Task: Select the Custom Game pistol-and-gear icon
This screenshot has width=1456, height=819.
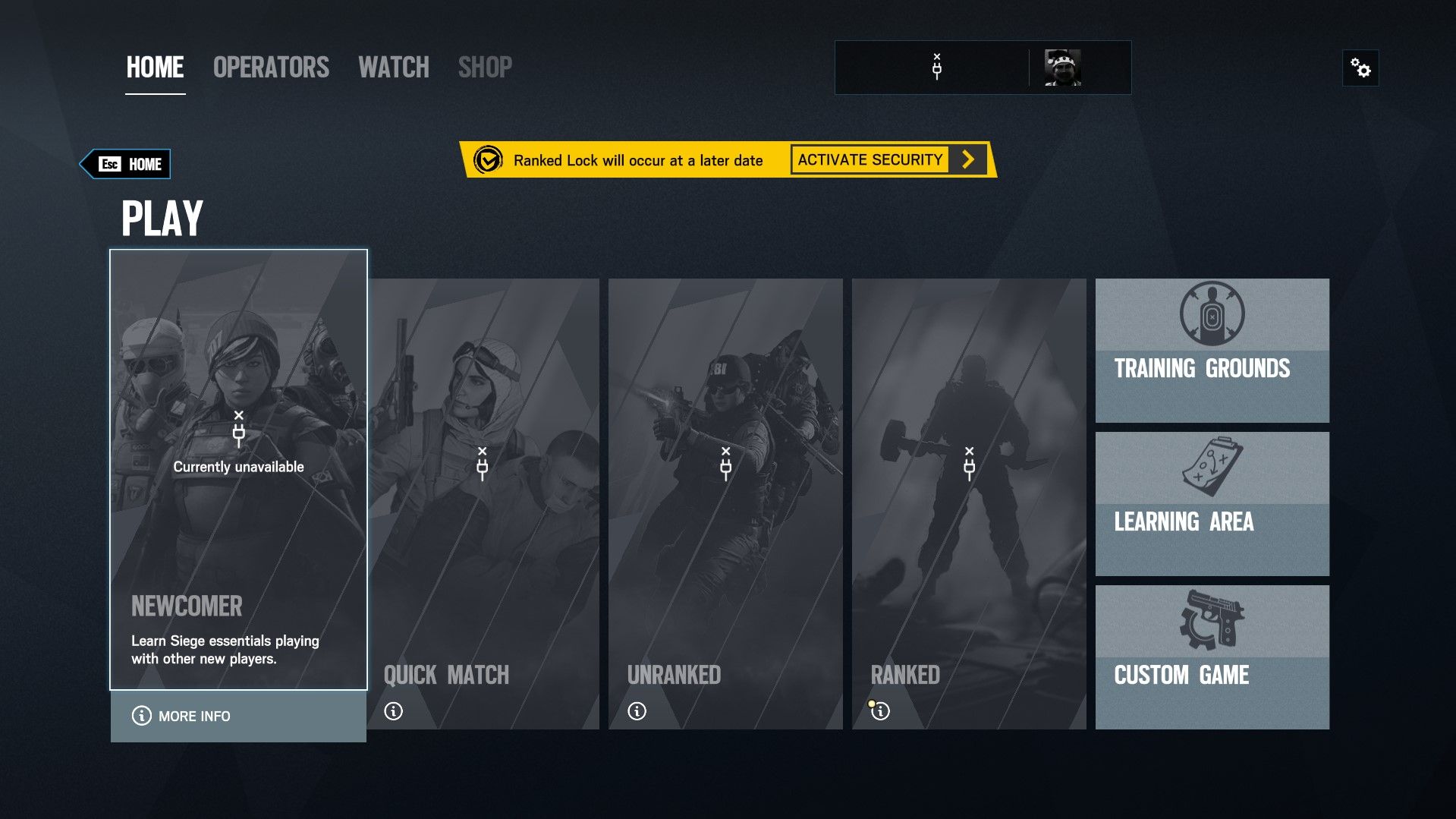Action: tap(1212, 619)
